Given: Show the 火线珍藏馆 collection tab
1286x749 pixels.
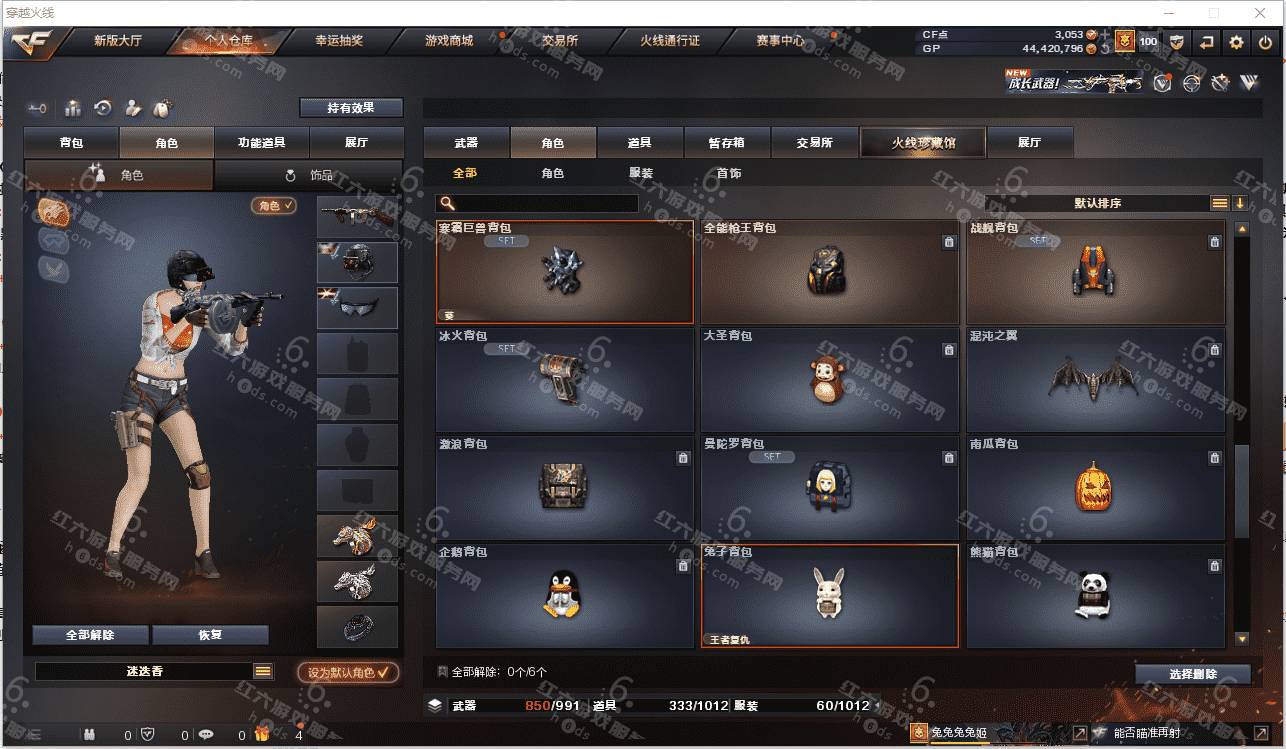Looking at the screenshot, I should tap(923, 143).
